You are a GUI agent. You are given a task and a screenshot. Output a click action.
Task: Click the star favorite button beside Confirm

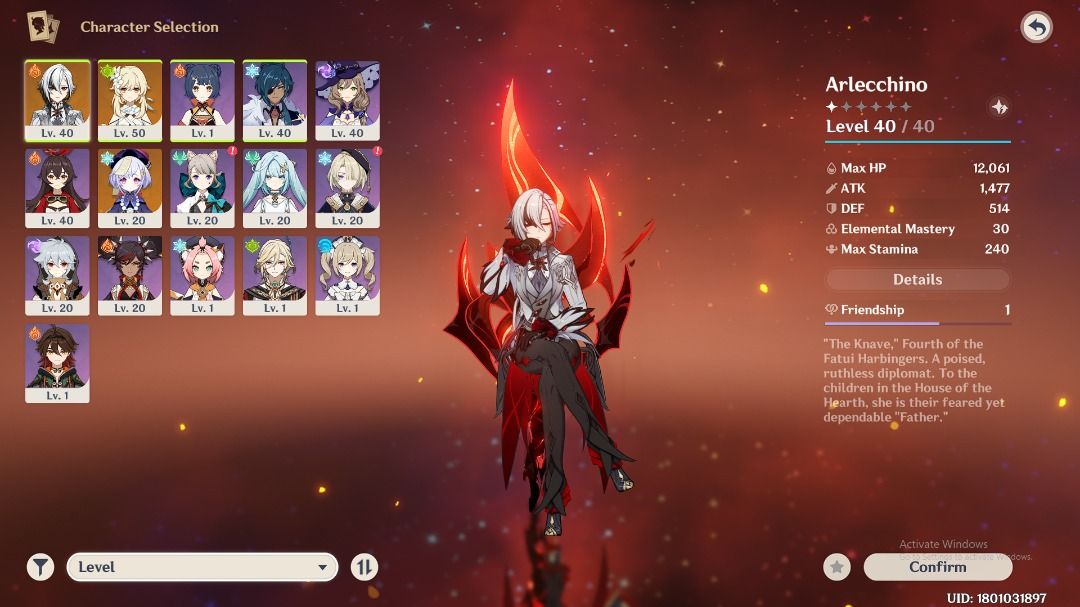tap(837, 567)
